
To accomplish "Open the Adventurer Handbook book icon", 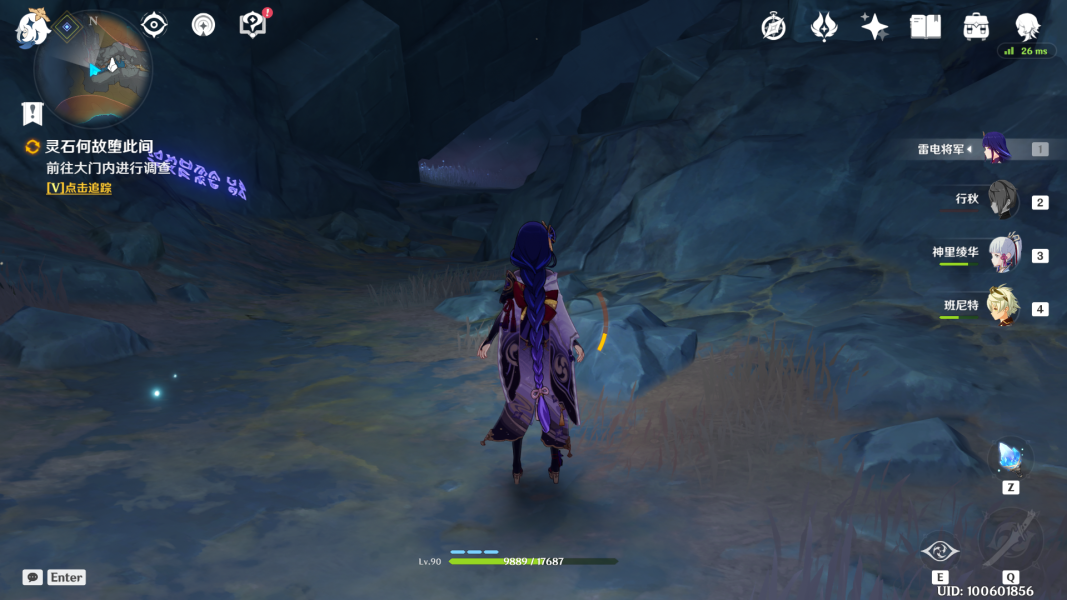I will [926, 27].
